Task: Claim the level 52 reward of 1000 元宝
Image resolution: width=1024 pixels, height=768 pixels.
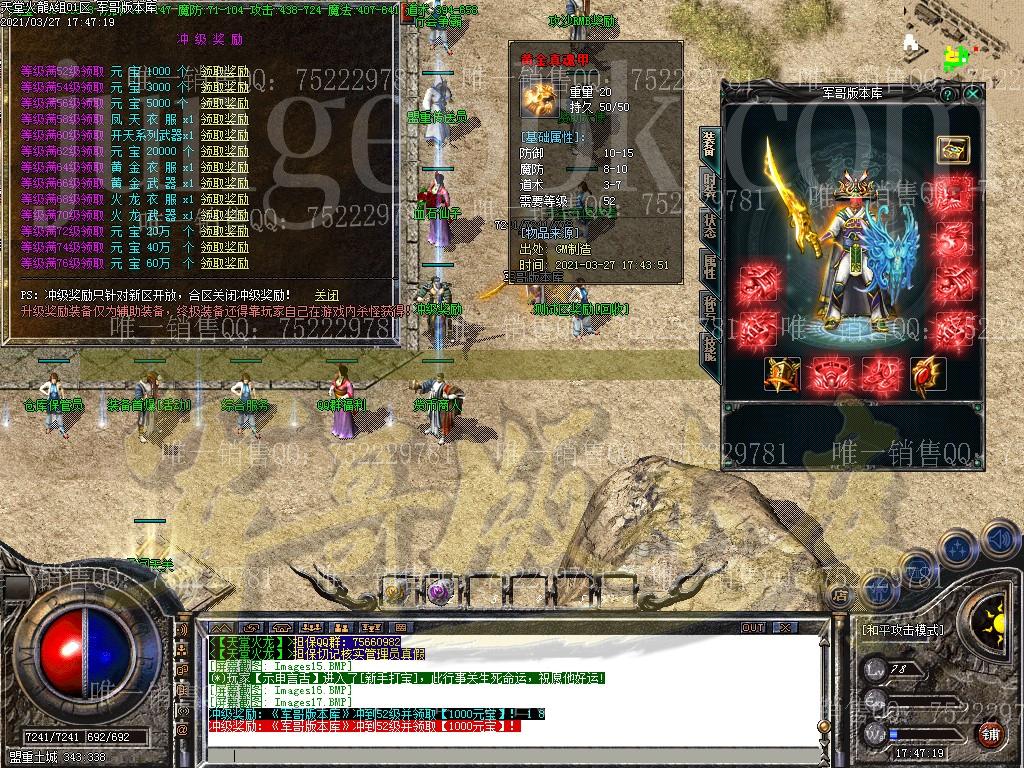Action: [x=224, y=71]
